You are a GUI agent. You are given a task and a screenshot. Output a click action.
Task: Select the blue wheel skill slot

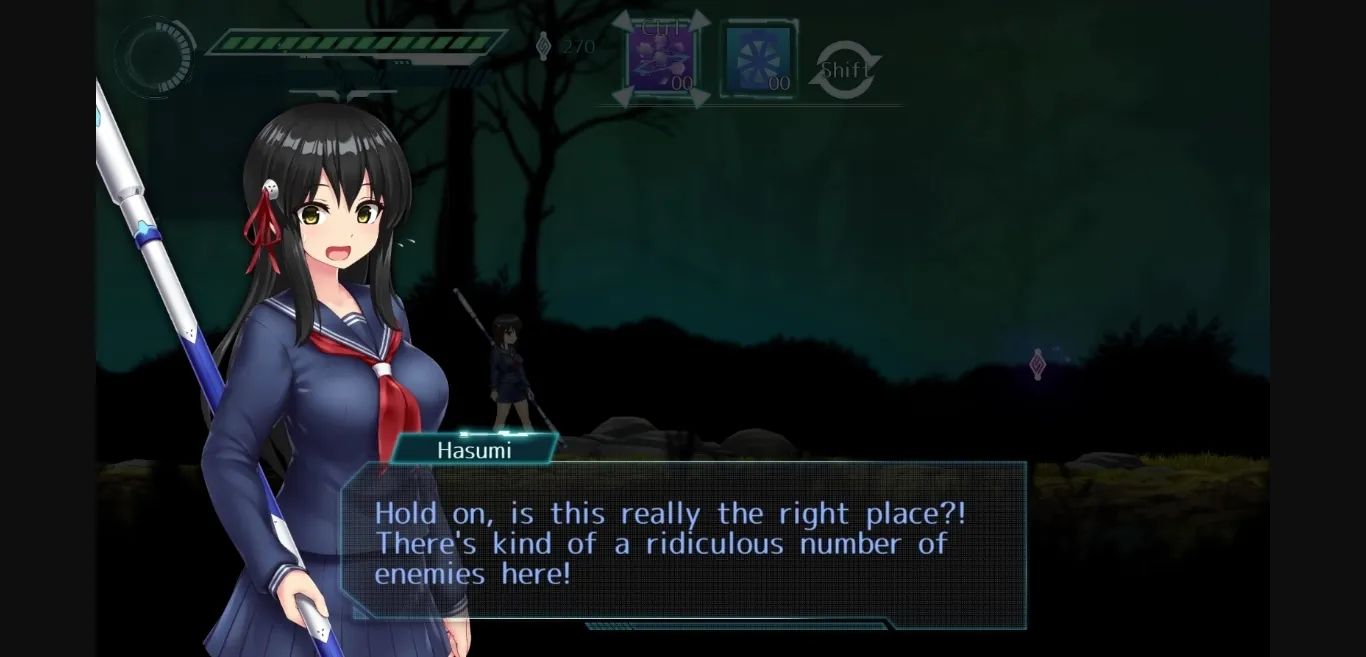[x=758, y=61]
